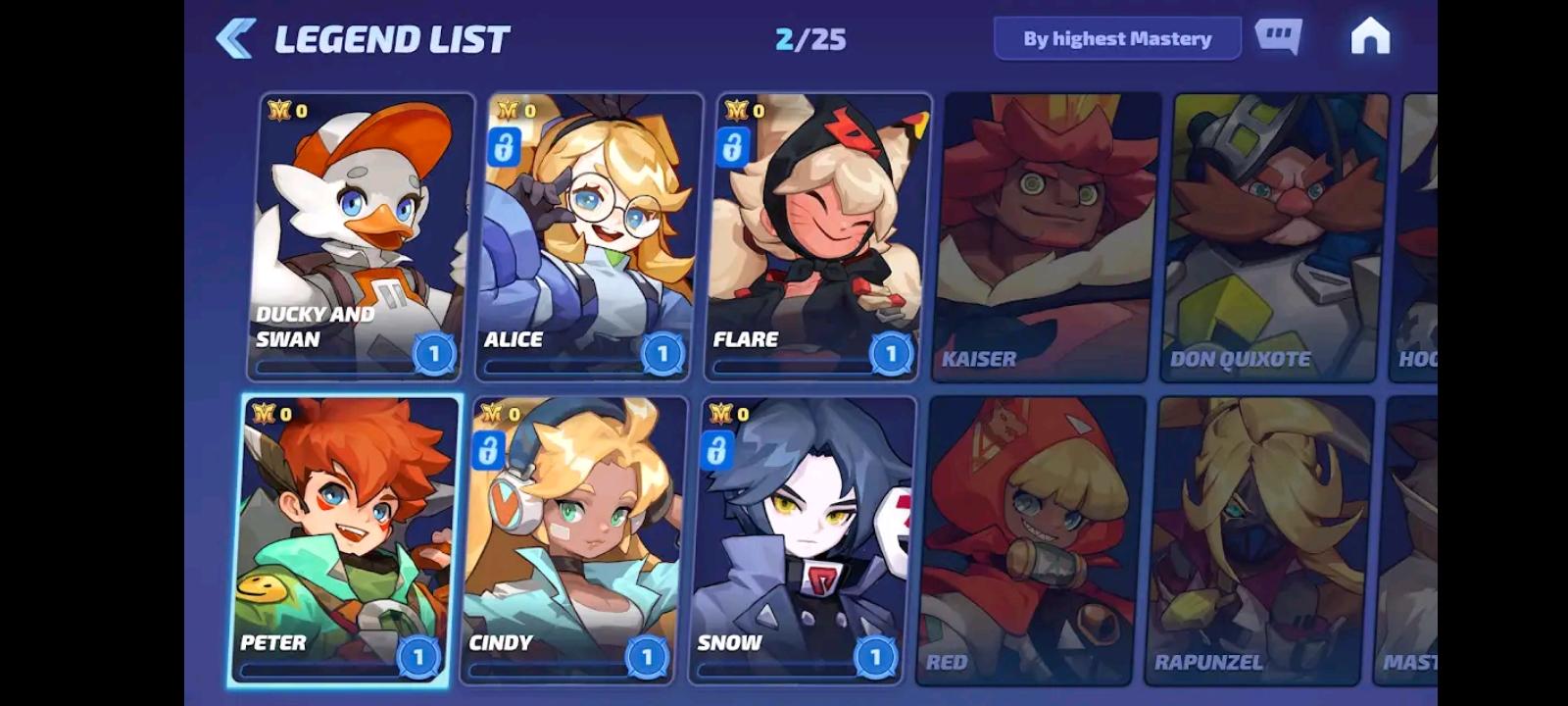The width and height of the screenshot is (1568, 706).
Task: Click Alice's level 1 badge
Action: click(x=661, y=354)
